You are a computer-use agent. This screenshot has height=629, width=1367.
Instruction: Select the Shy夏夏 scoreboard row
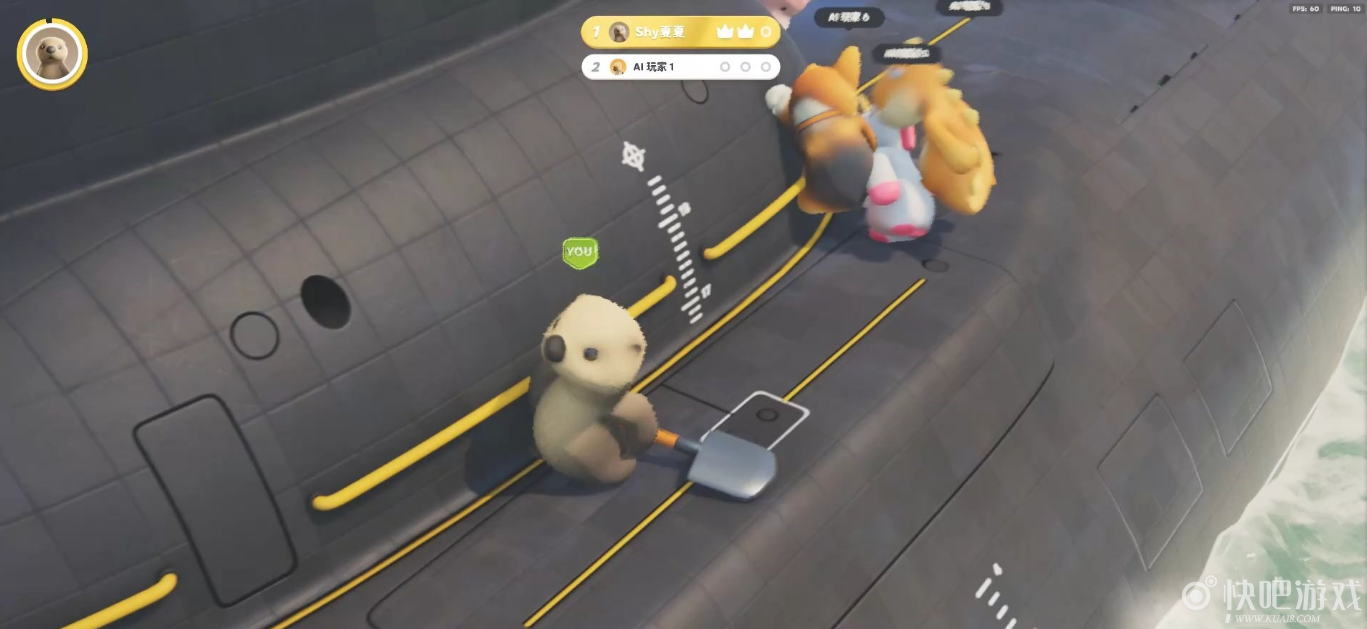(x=681, y=32)
